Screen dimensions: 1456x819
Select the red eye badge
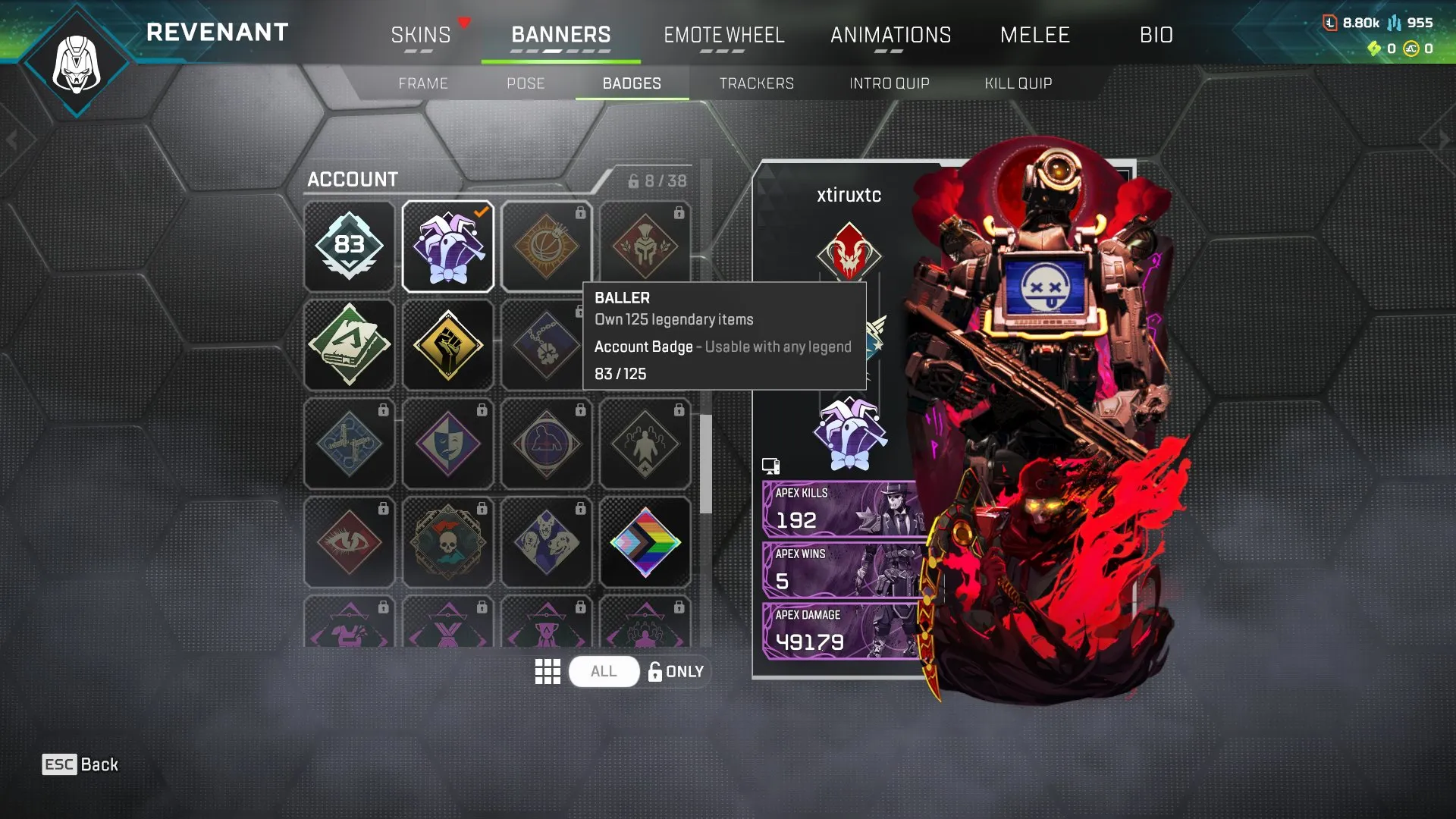(x=349, y=541)
